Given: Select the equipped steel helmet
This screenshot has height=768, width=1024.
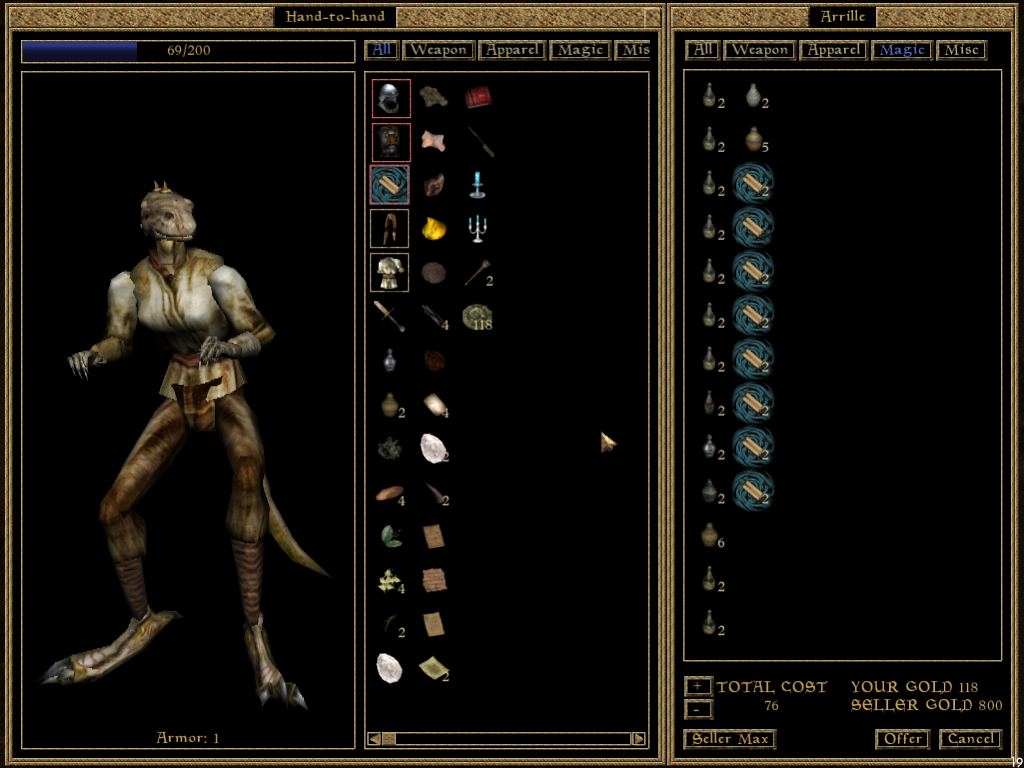Looking at the screenshot, I should coord(390,98).
